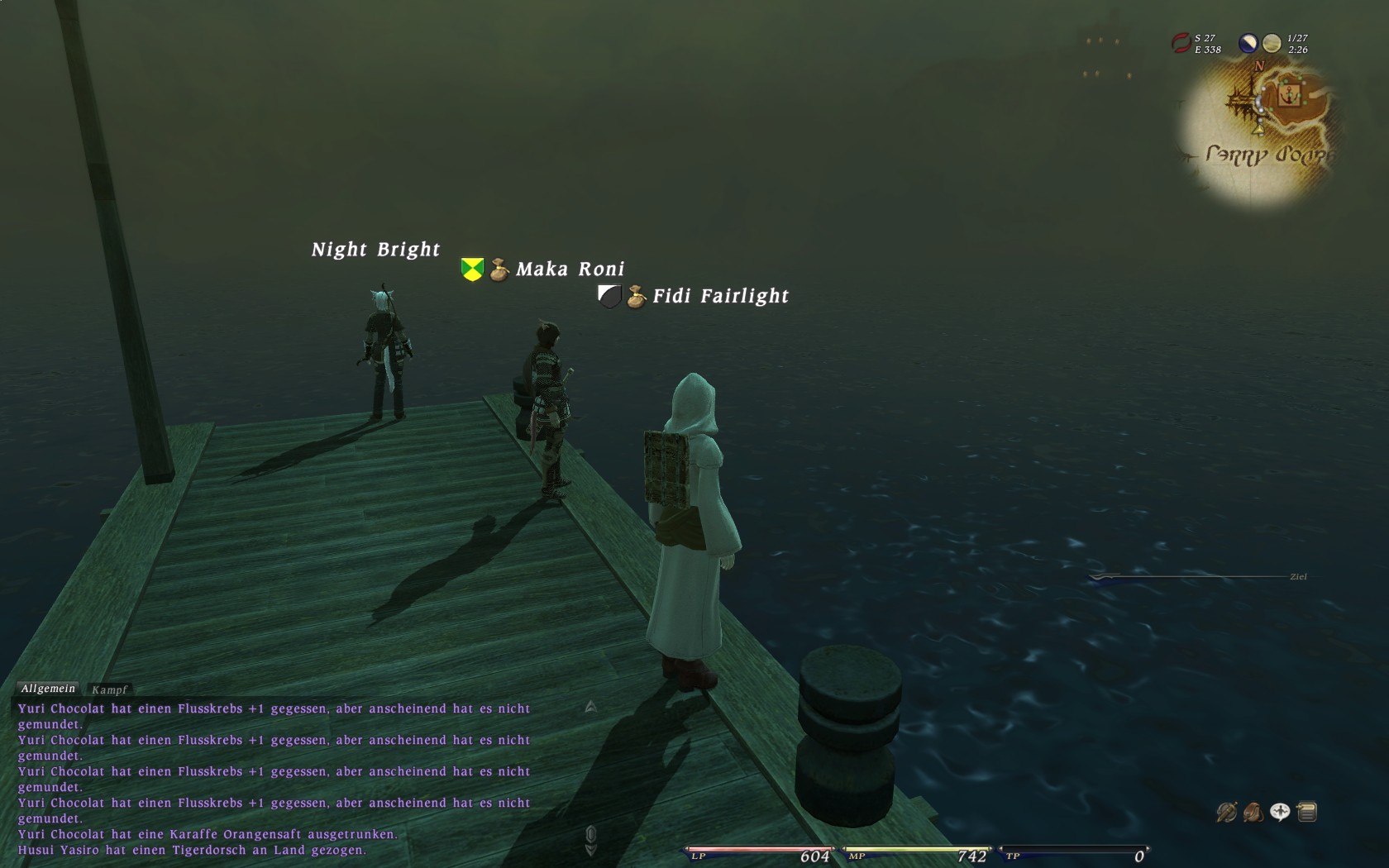Select Maka Roni's nameplate
The width and height of the screenshot is (1389, 868).
(x=570, y=269)
